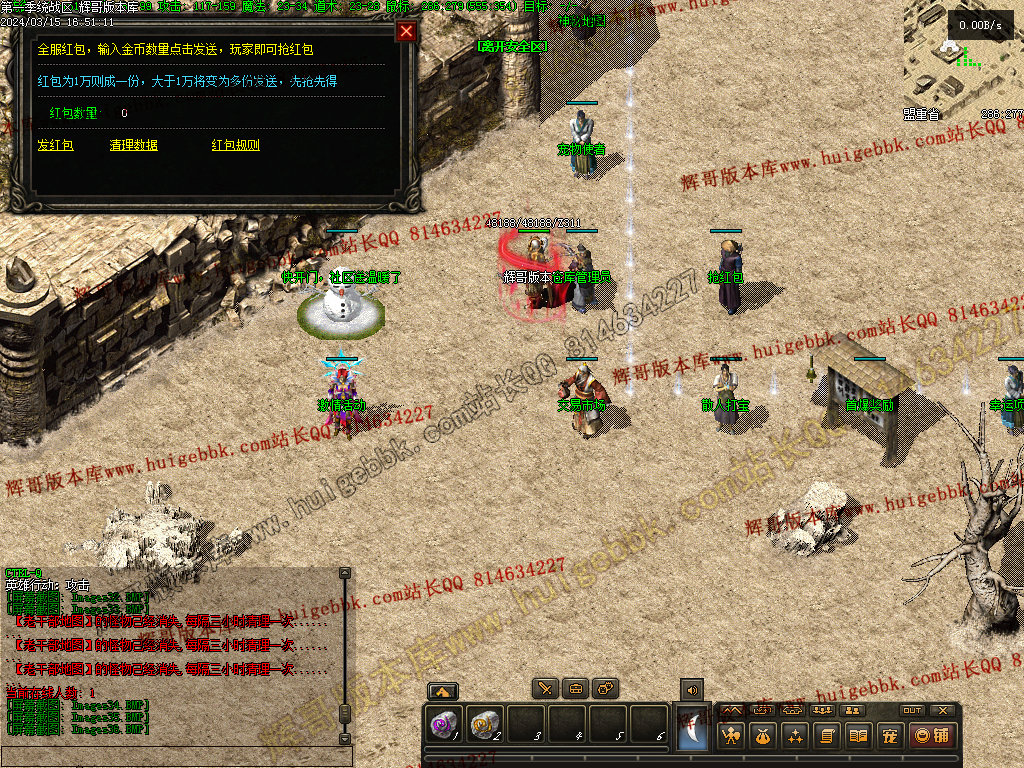Open the money bag inventory icon
This screenshot has width=1024, height=768.
tap(764, 737)
